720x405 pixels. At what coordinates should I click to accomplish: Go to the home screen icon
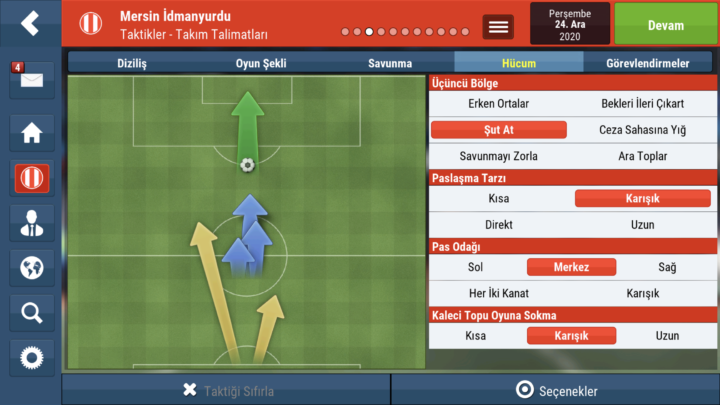point(31,132)
